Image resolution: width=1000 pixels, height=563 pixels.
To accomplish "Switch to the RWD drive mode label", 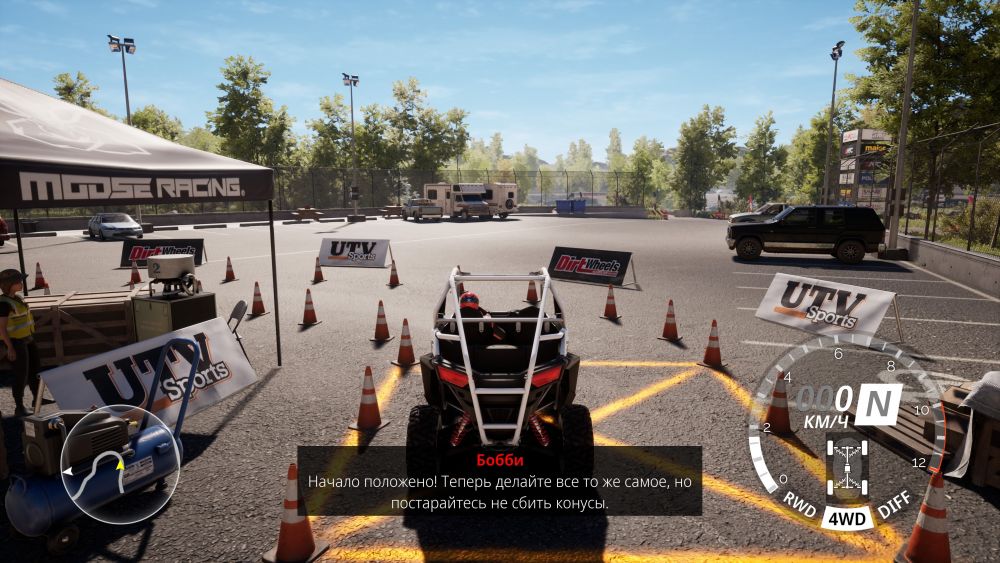I will 799,500.
